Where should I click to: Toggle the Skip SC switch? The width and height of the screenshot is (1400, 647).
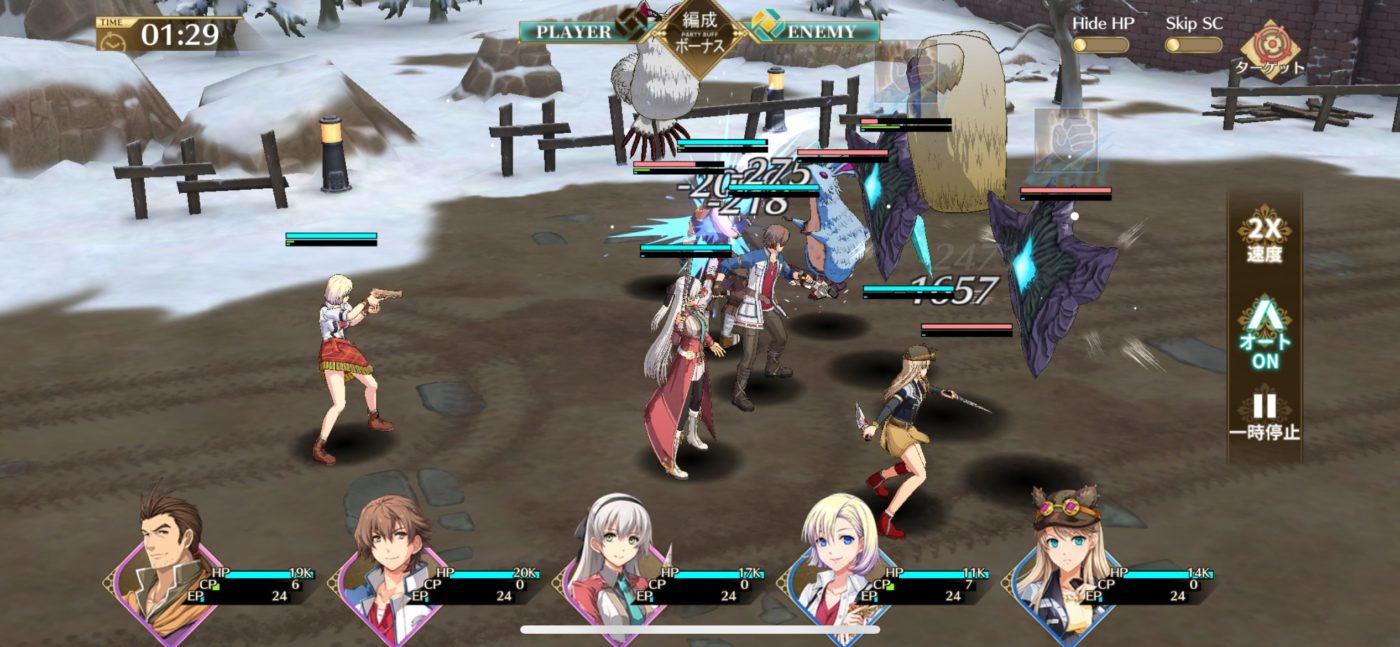tap(1193, 45)
